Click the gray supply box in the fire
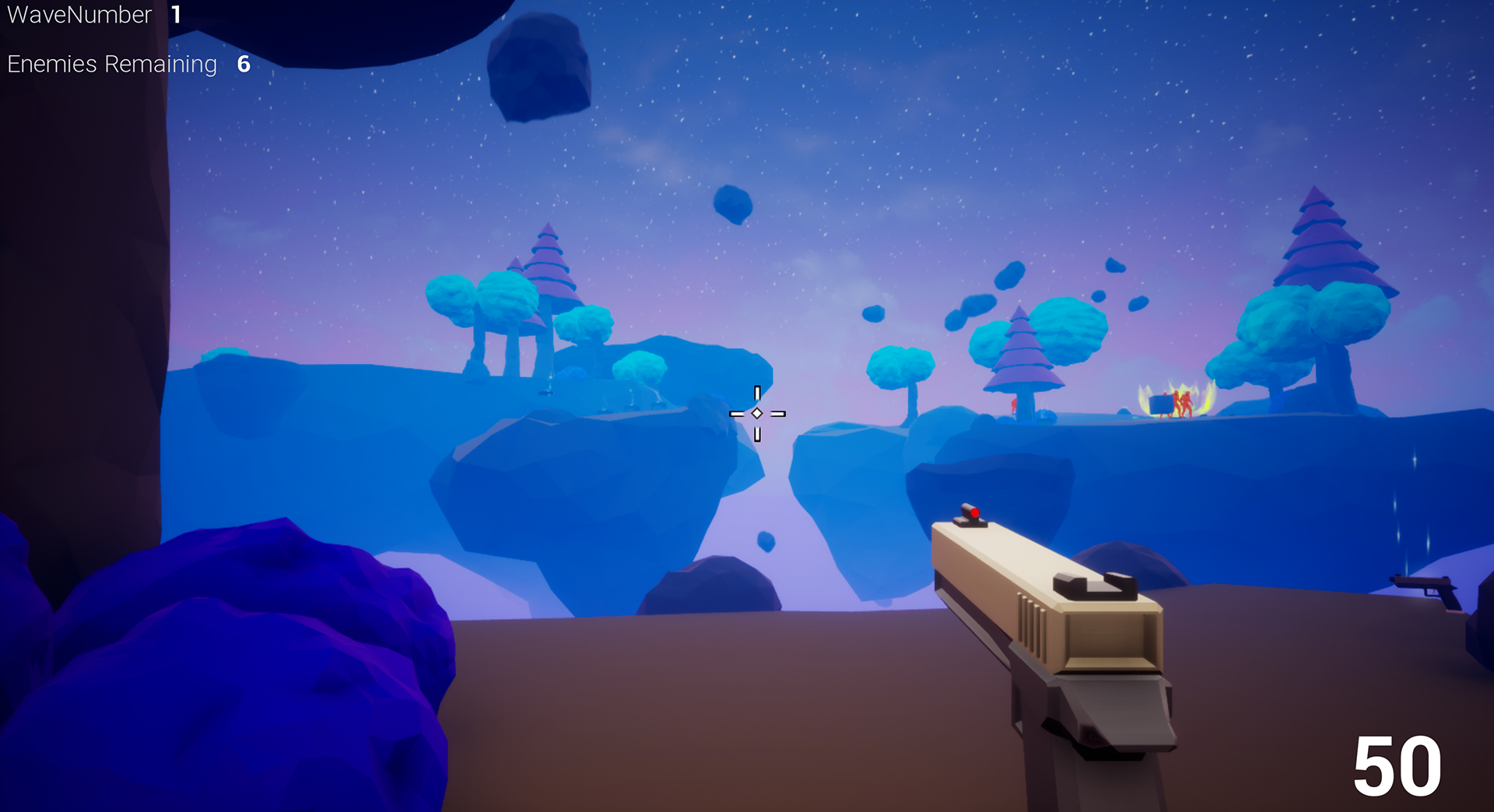Screen dimensions: 1494x812 (x=1162, y=406)
